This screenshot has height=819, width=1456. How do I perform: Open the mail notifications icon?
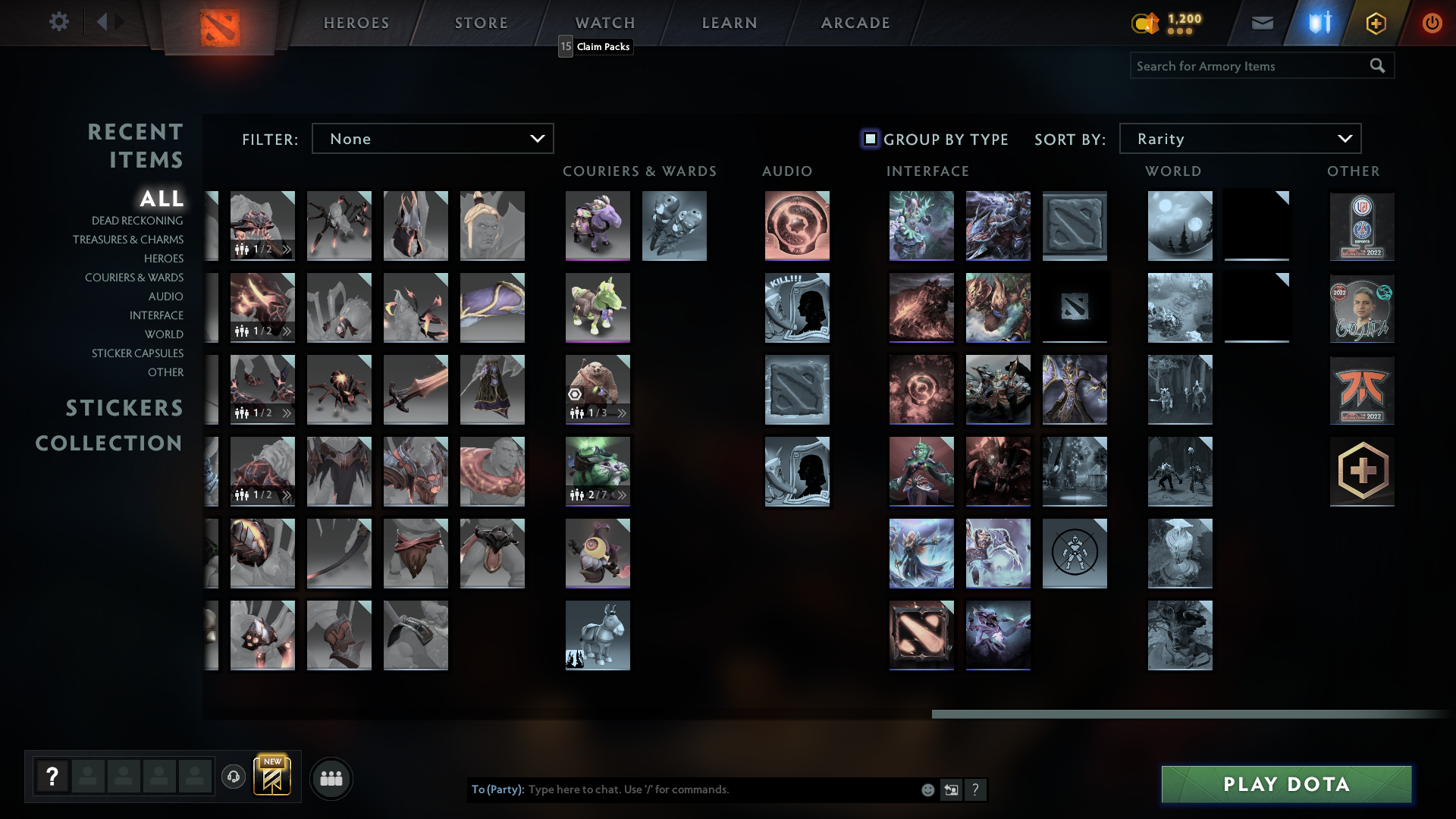pyautogui.click(x=1262, y=22)
